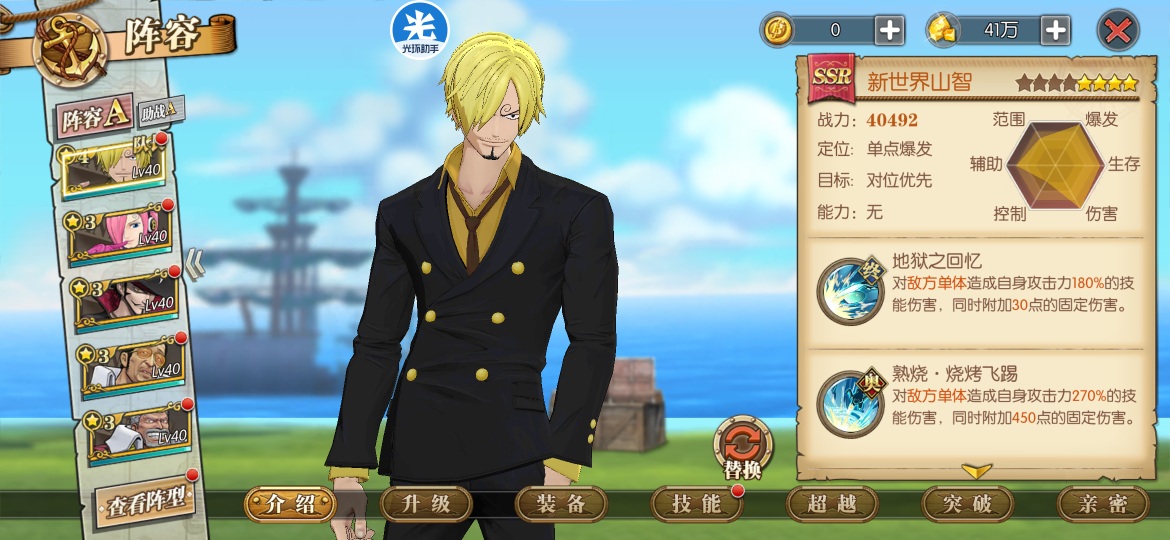The image size is (1170, 540).
Task: Open the 光环助手 overlay icon
Action: [x=419, y=29]
